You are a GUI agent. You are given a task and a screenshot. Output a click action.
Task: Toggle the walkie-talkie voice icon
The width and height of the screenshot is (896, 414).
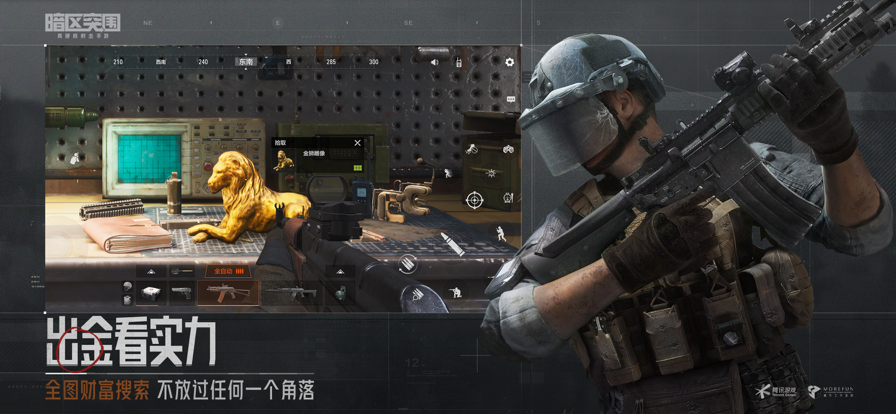[x=458, y=62]
